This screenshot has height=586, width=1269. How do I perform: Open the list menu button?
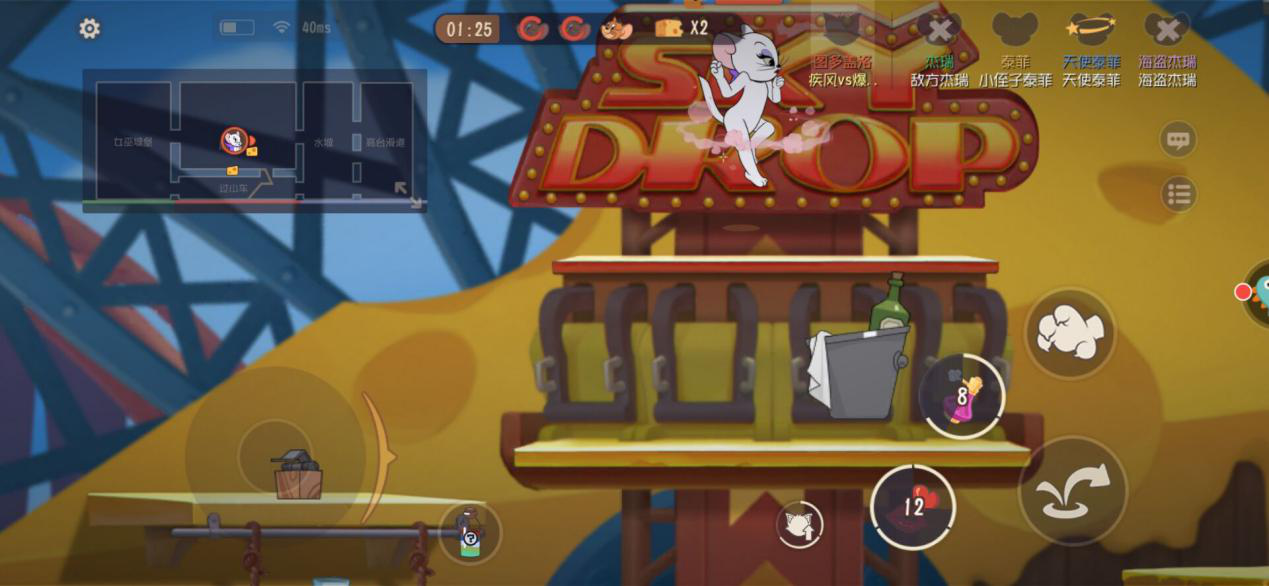click(x=1179, y=194)
